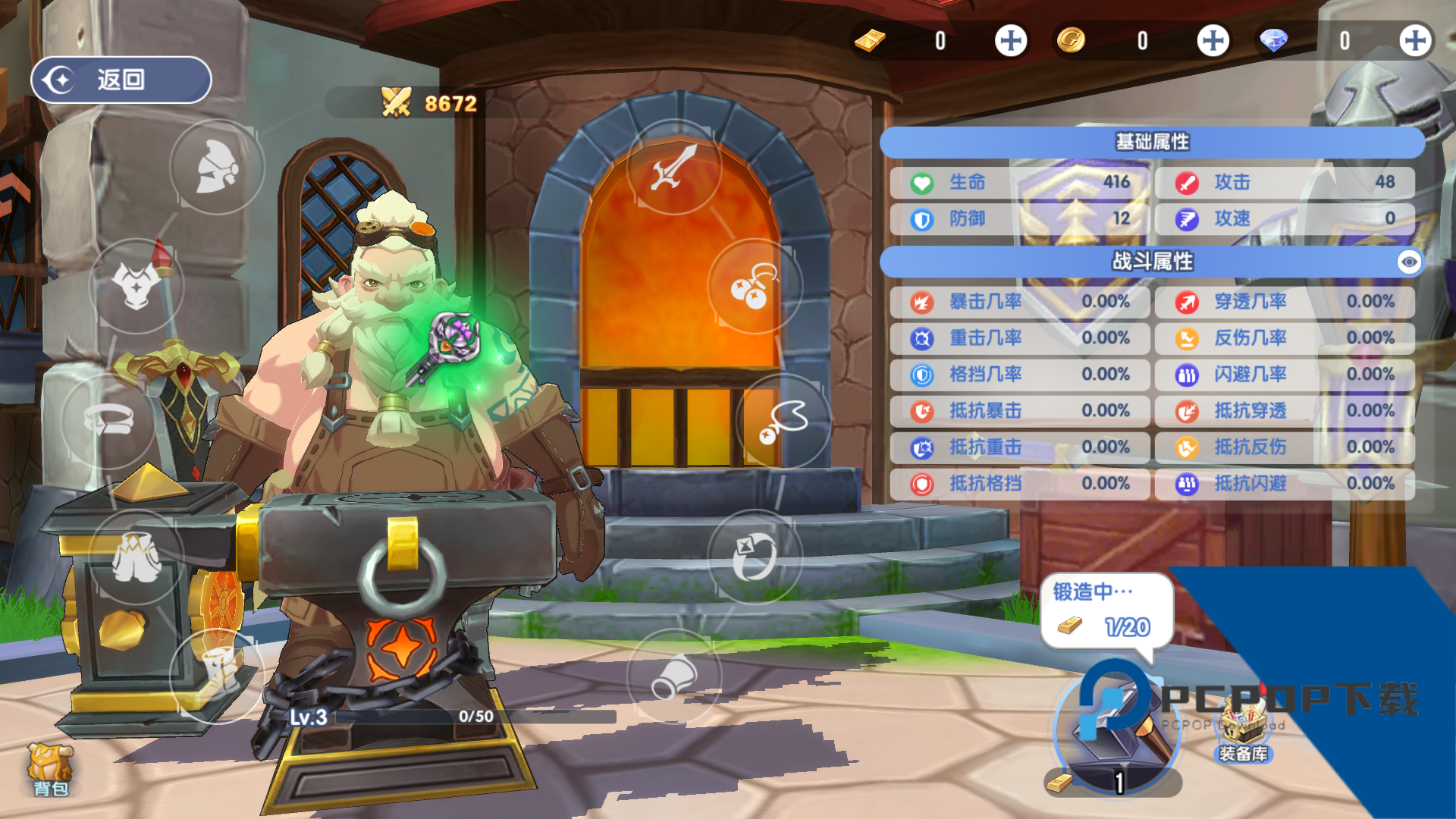1456x819 pixels.
Task: Toggle combat attributes visibility eye icon
Action: (1409, 262)
